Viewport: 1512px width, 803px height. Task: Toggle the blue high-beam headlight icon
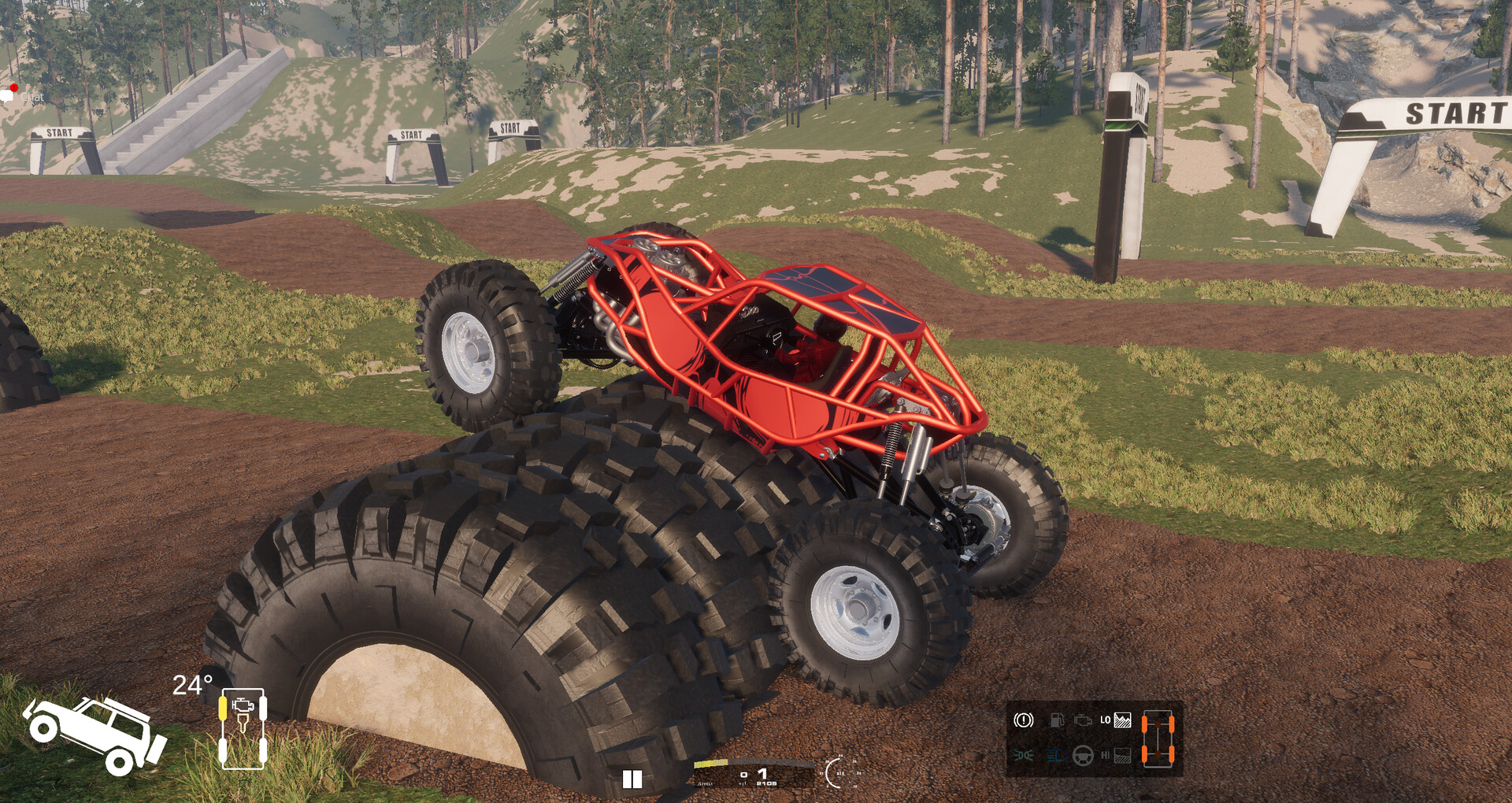pyautogui.click(x=1056, y=756)
